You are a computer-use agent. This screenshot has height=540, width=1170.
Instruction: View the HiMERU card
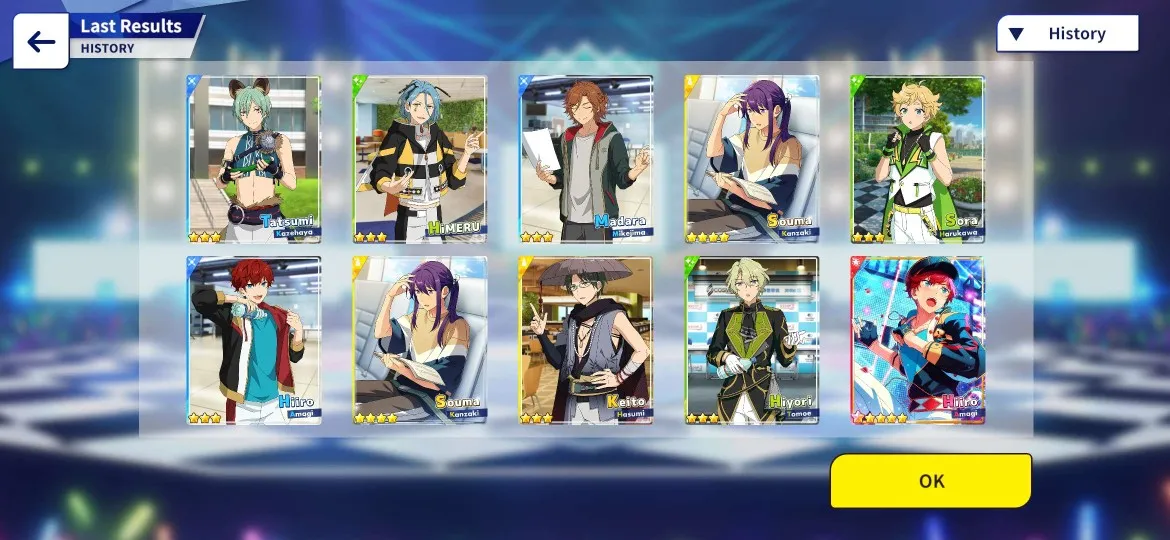(420, 159)
